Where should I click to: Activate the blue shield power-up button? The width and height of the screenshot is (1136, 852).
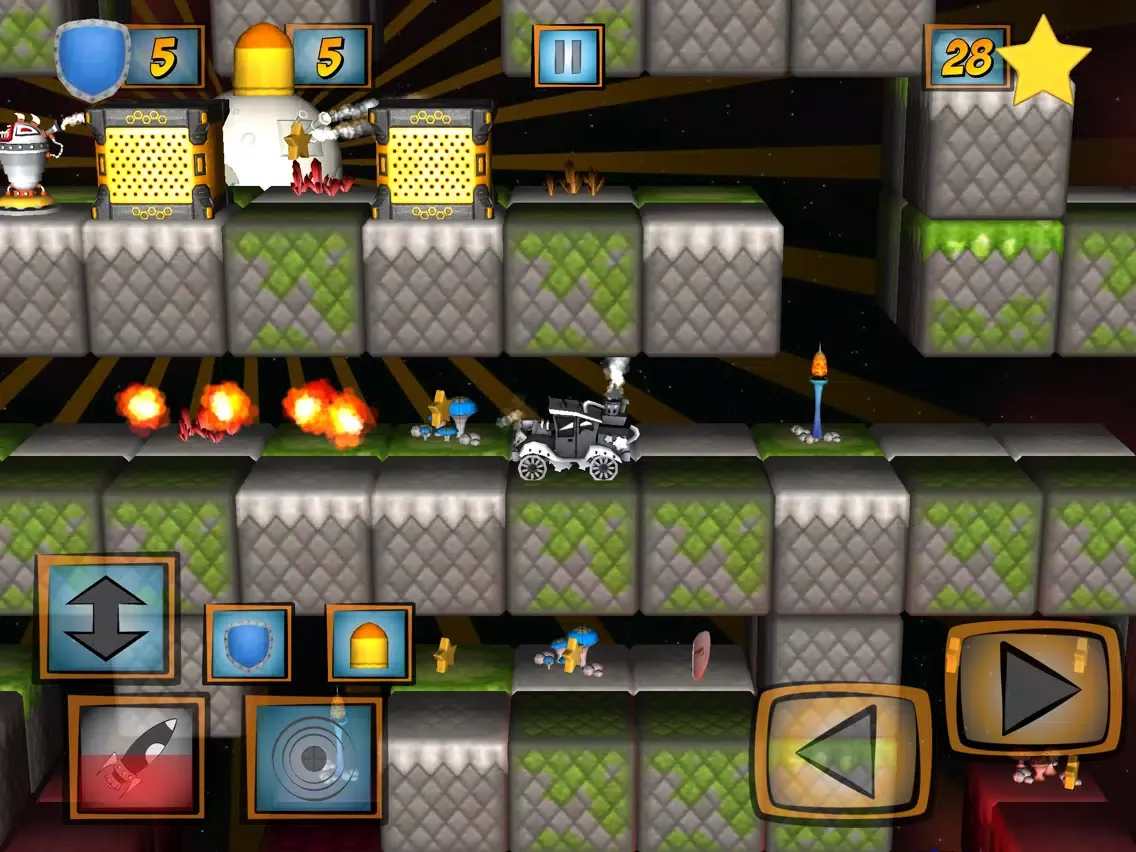(248, 644)
